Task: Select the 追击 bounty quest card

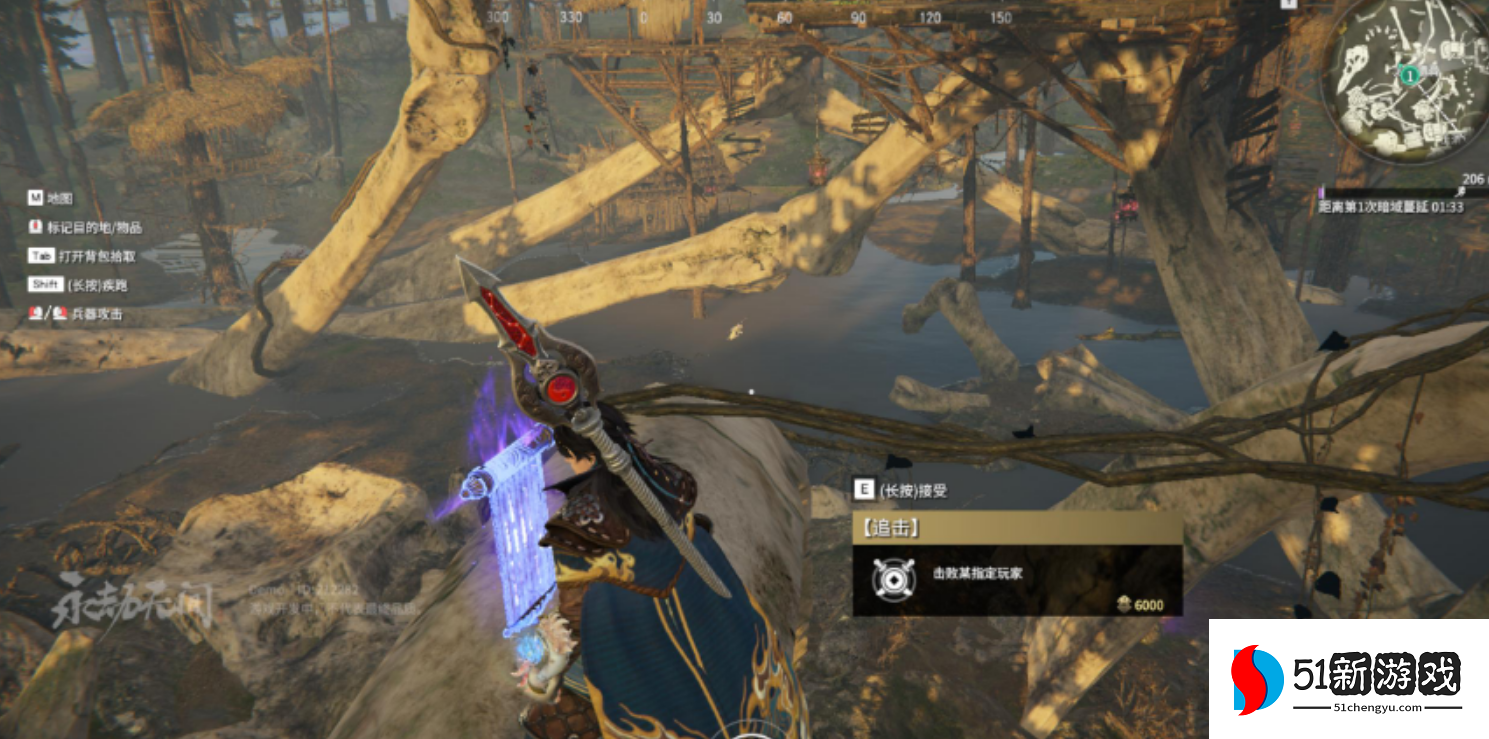Action: pyautogui.click(x=1017, y=563)
